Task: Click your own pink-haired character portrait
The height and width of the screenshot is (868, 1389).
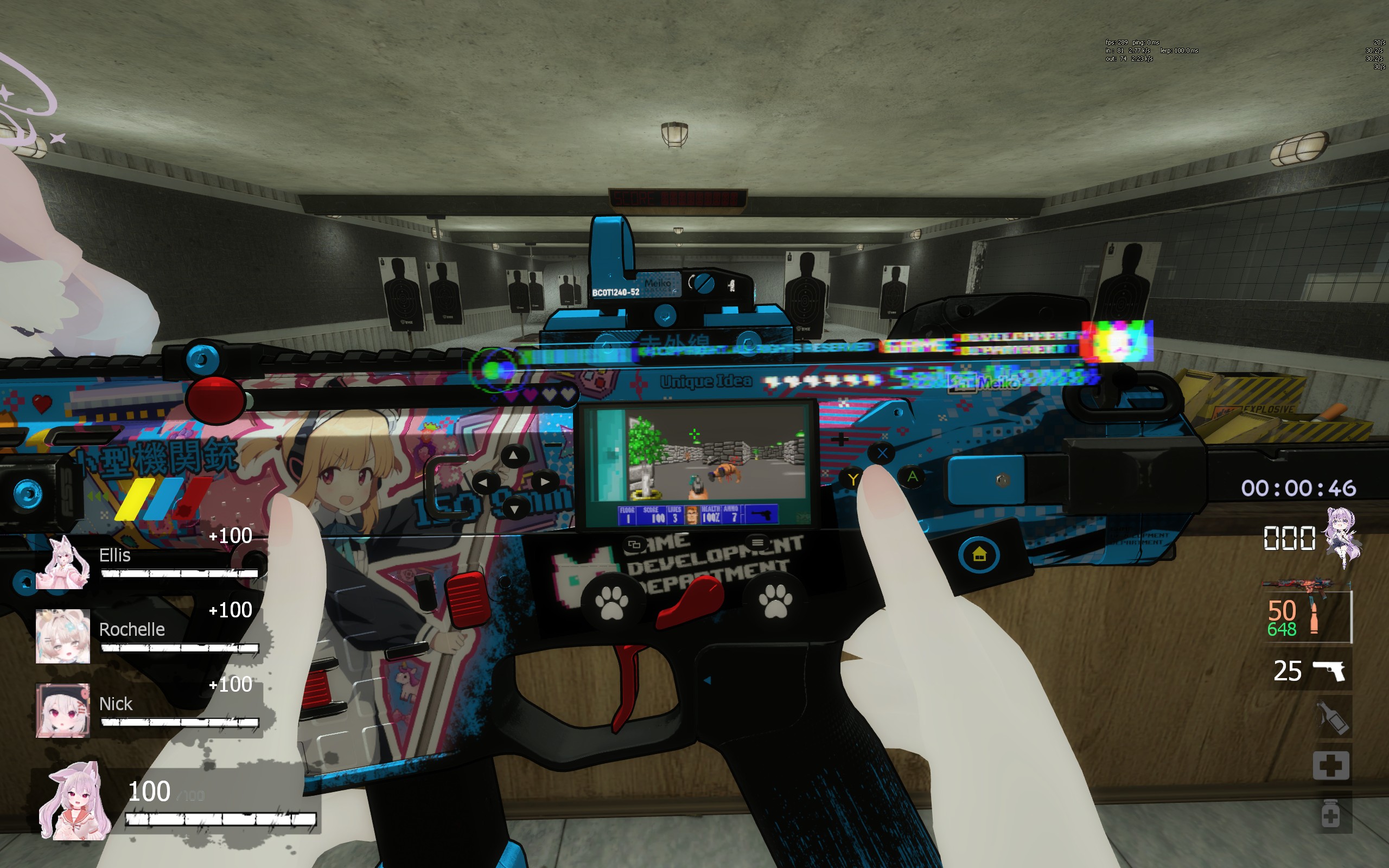Action: click(x=75, y=801)
